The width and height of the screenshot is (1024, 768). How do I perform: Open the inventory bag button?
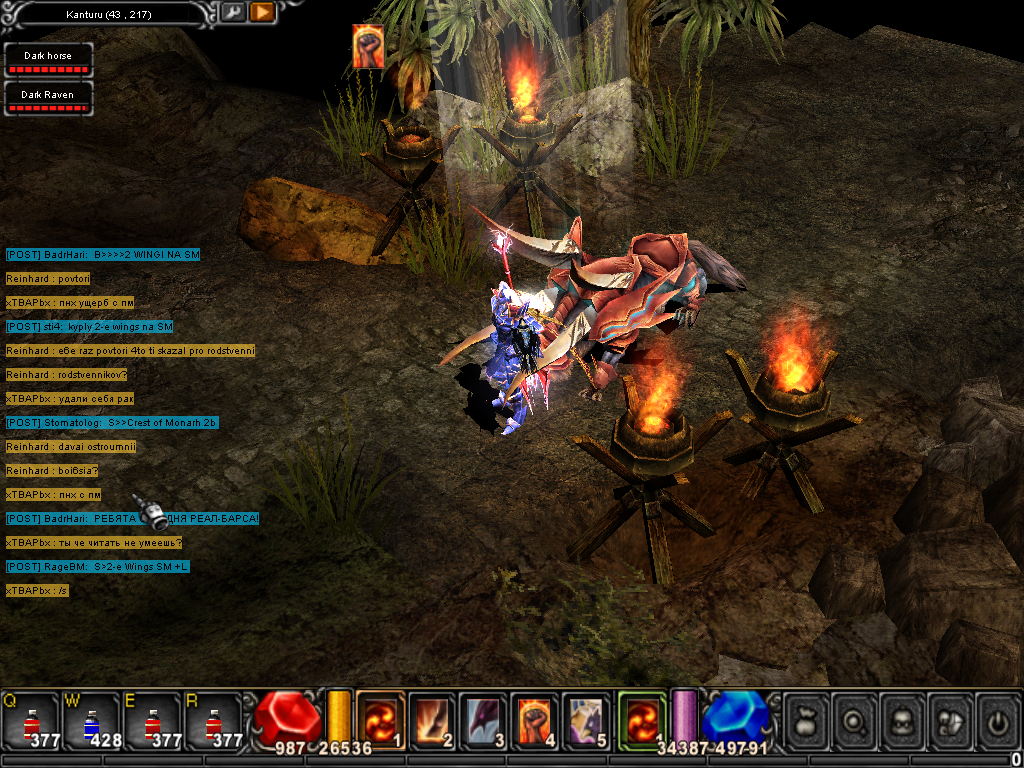click(x=807, y=719)
